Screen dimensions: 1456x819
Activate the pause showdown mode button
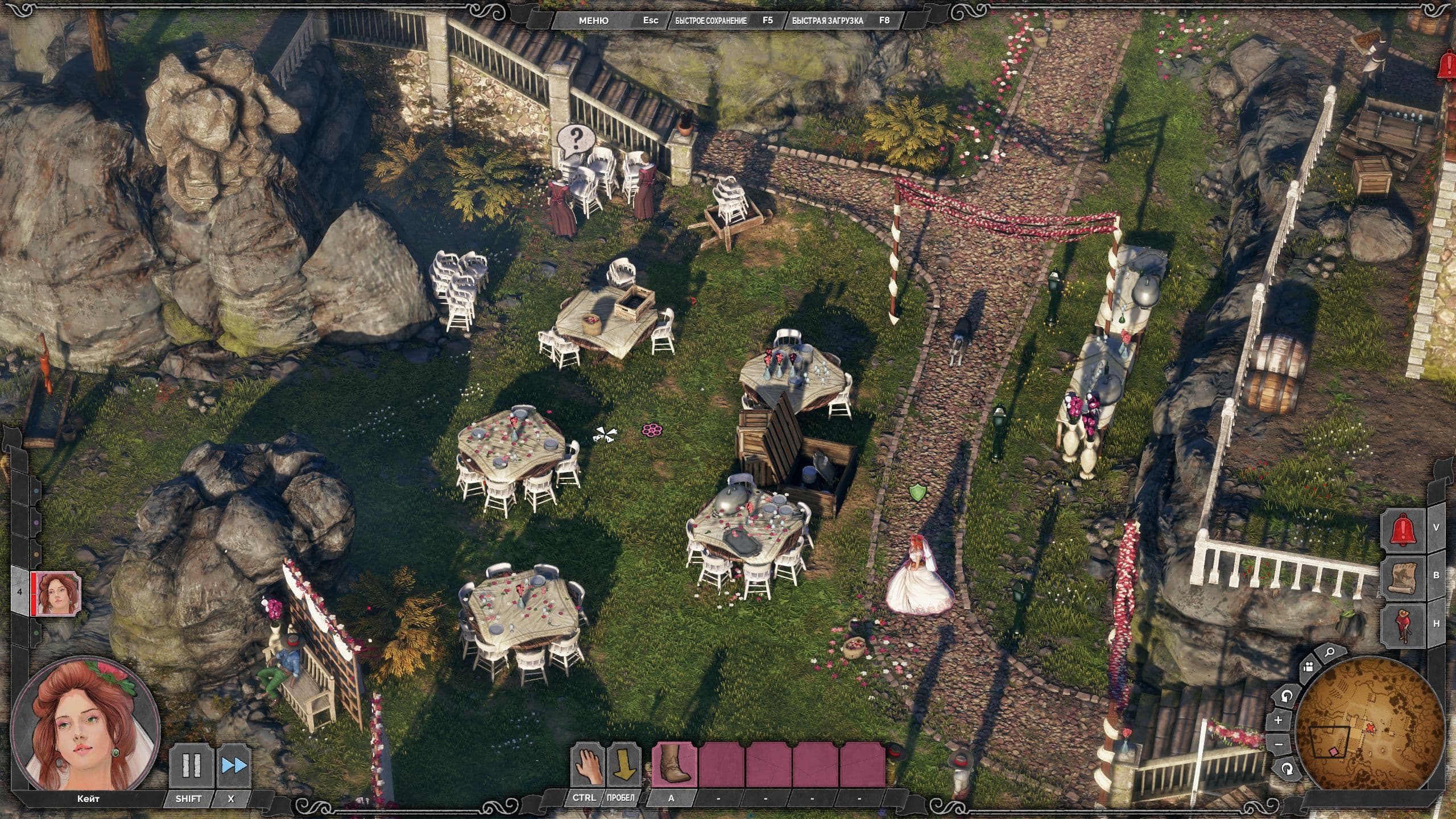pos(191,766)
